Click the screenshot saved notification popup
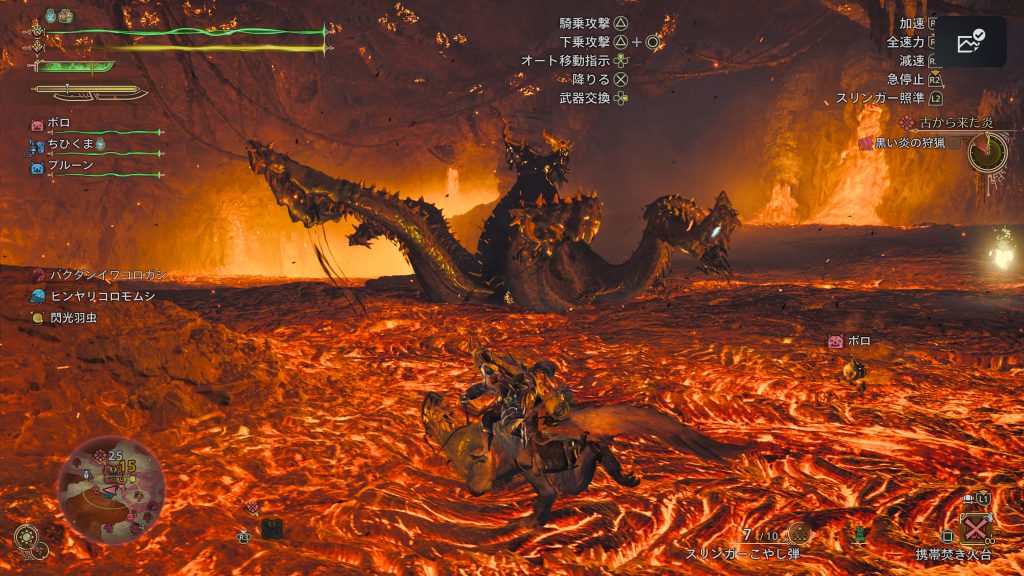The height and width of the screenshot is (576, 1024). tap(970, 42)
